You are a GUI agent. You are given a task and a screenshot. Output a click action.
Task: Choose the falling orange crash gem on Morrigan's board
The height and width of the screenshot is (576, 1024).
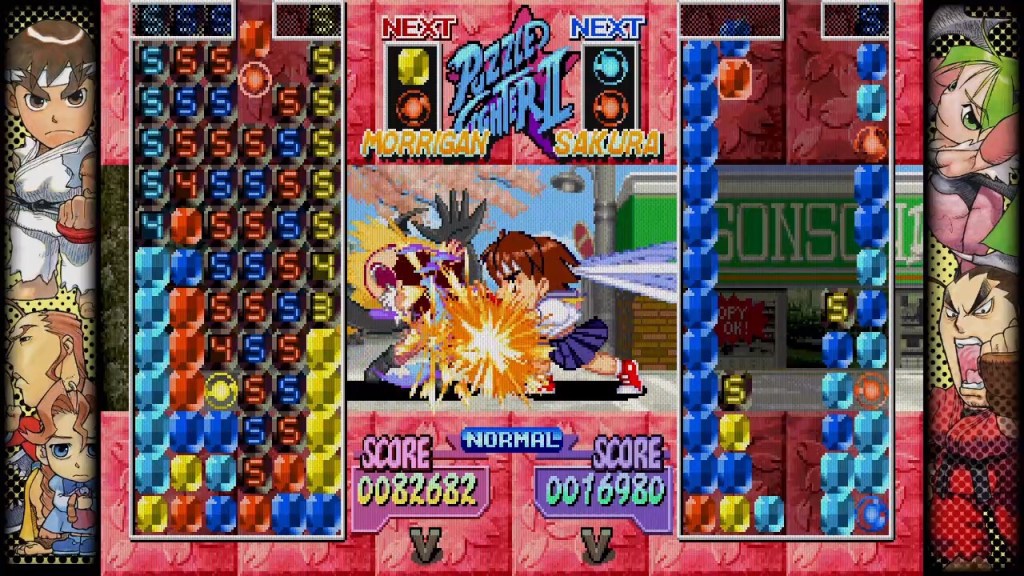pyautogui.click(x=255, y=76)
